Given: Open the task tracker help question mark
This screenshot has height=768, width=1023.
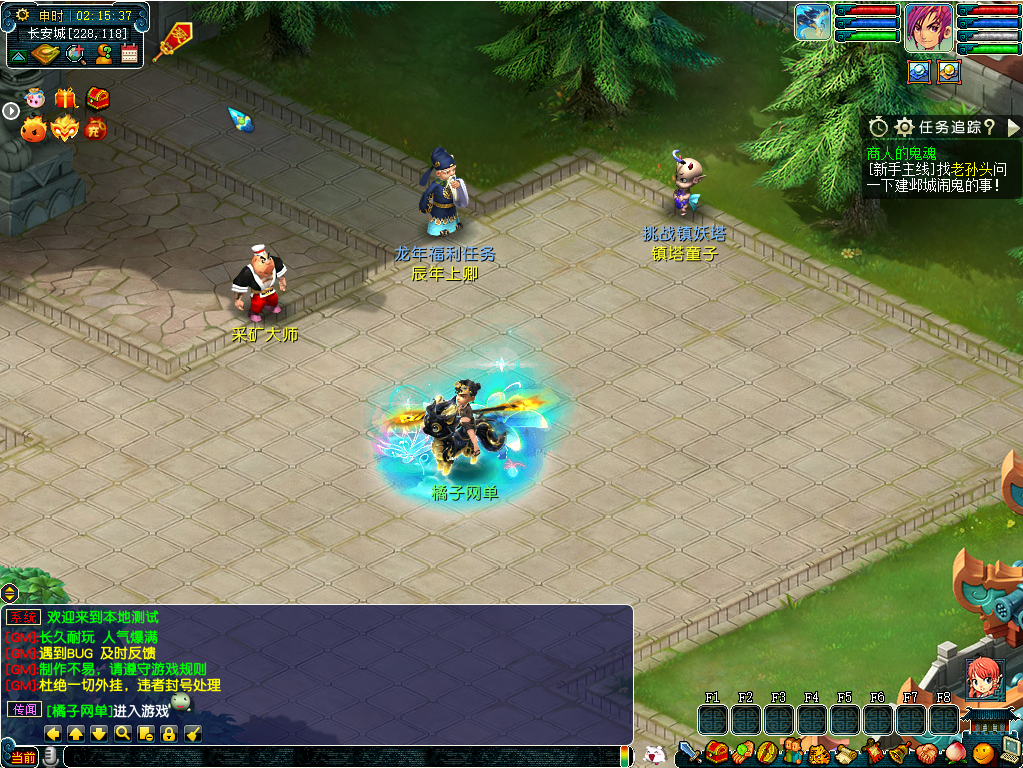Looking at the screenshot, I should (989, 127).
